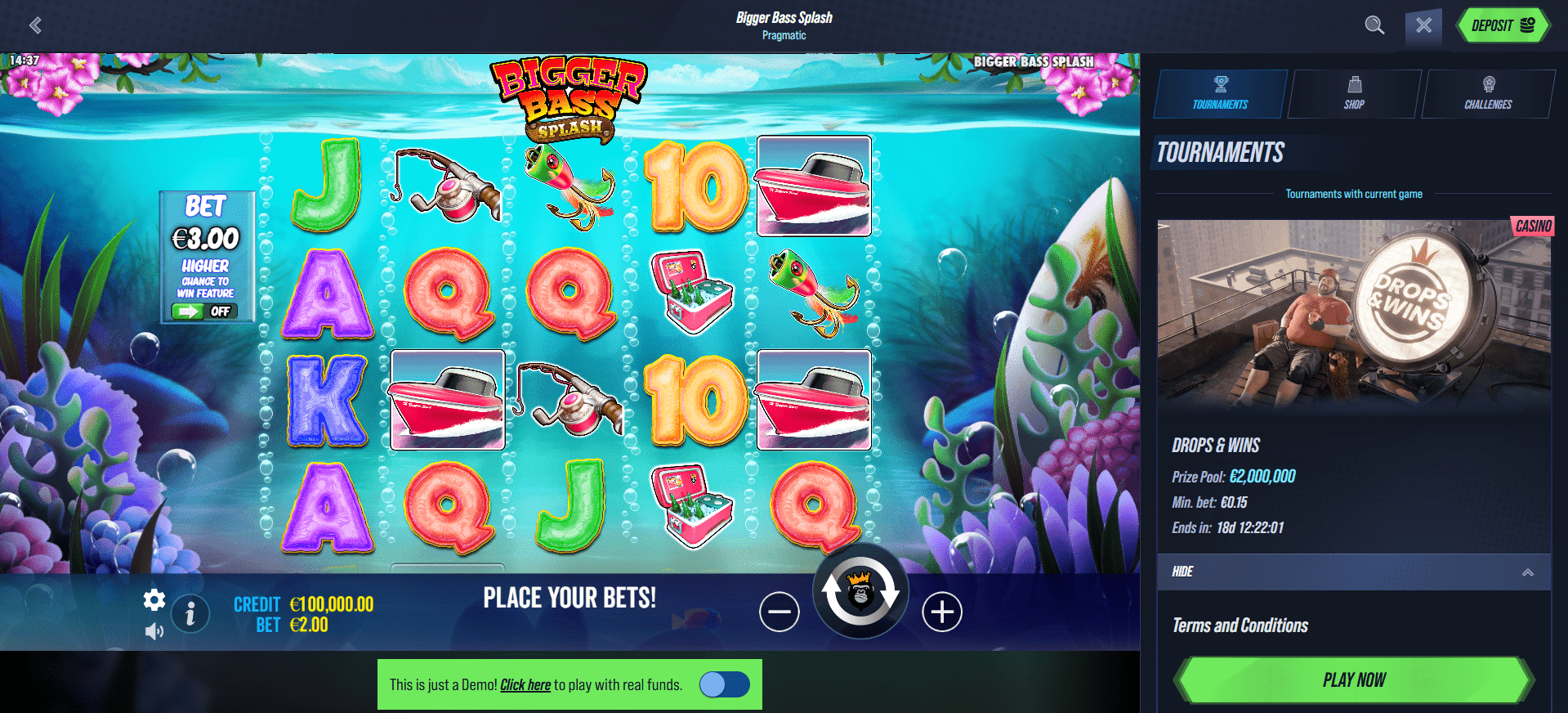Image resolution: width=1568 pixels, height=713 pixels.
Task: Toggle the higher chance to win feature
Action: click(204, 312)
